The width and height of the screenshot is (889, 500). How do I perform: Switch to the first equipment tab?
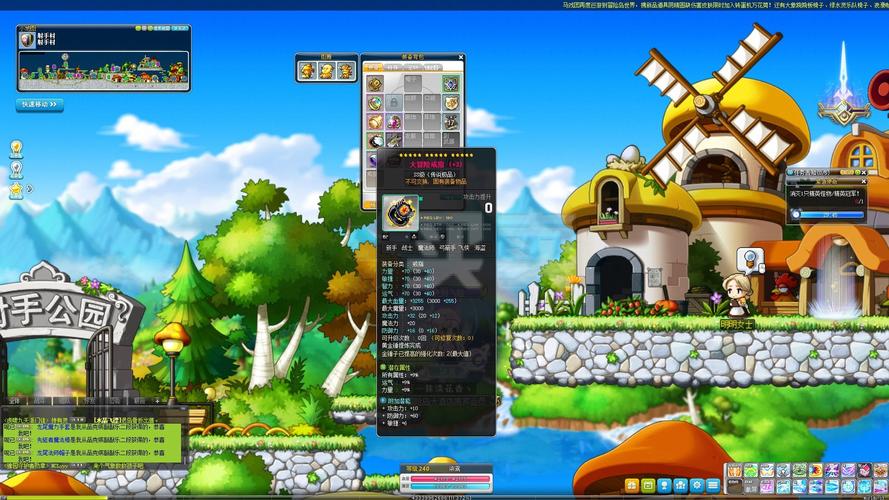pyautogui.click(x=374, y=68)
